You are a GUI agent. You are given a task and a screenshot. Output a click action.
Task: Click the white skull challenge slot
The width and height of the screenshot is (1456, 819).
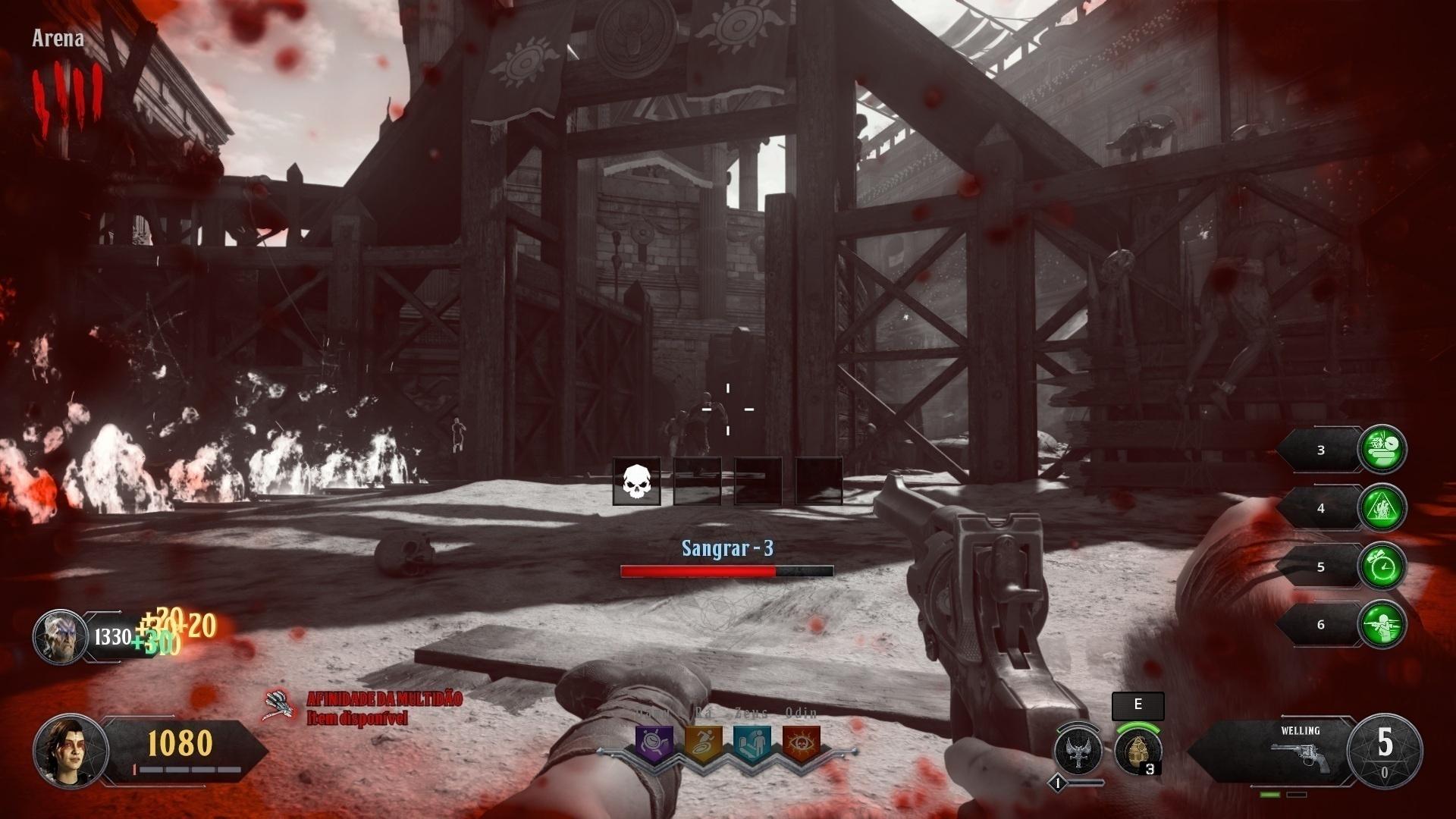637,482
